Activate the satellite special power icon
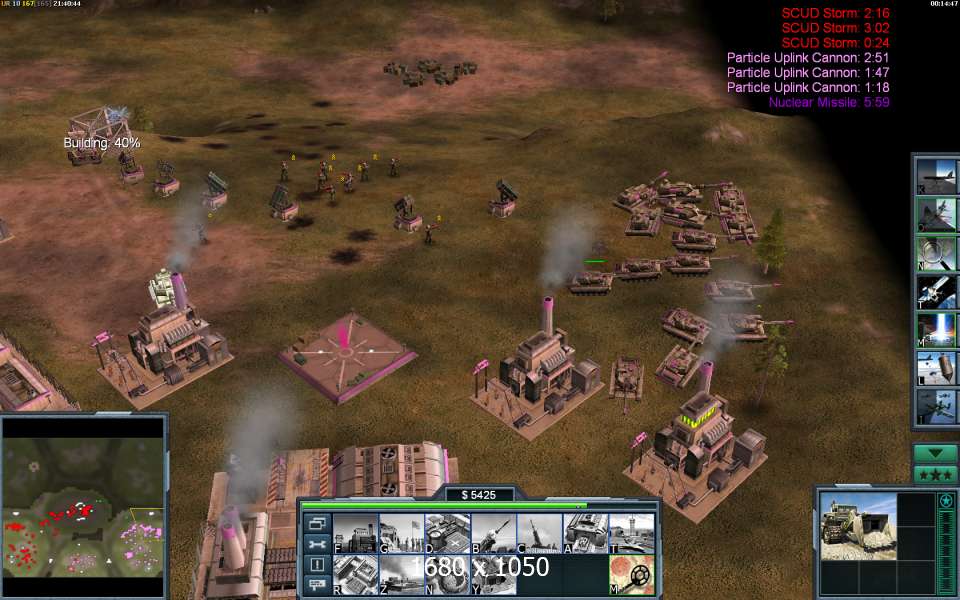The height and width of the screenshot is (600, 960). pyautogui.click(x=937, y=290)
